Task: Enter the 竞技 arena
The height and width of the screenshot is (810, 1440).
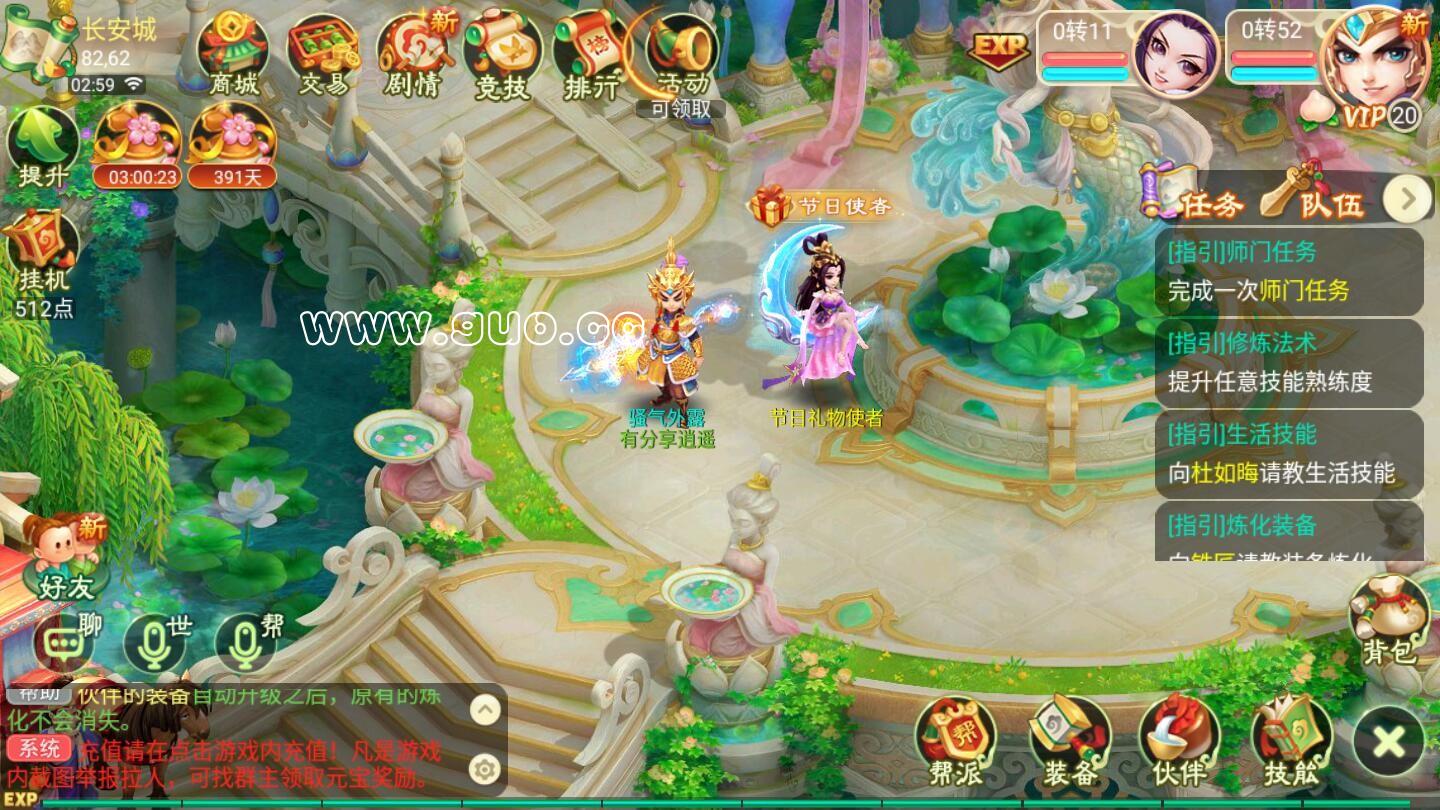Action: 502,55
